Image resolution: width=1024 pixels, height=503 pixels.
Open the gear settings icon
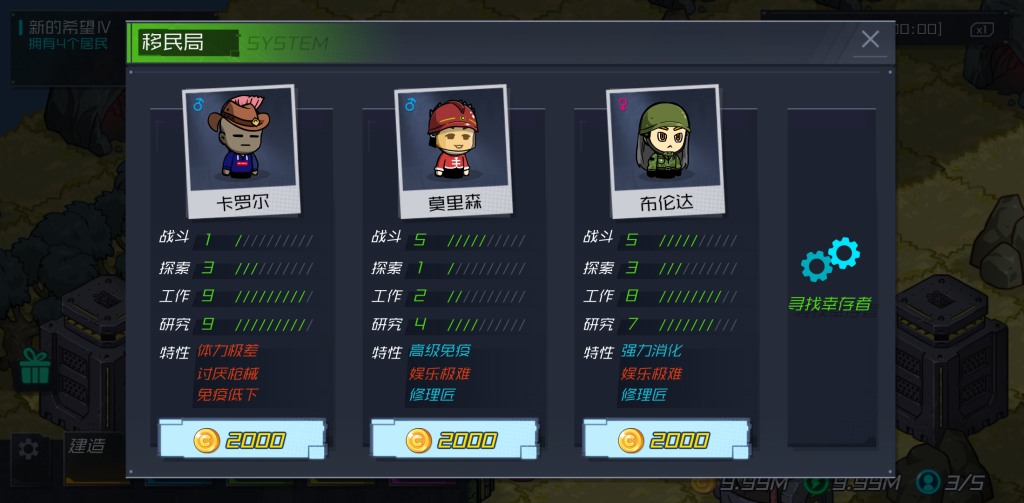29,448
